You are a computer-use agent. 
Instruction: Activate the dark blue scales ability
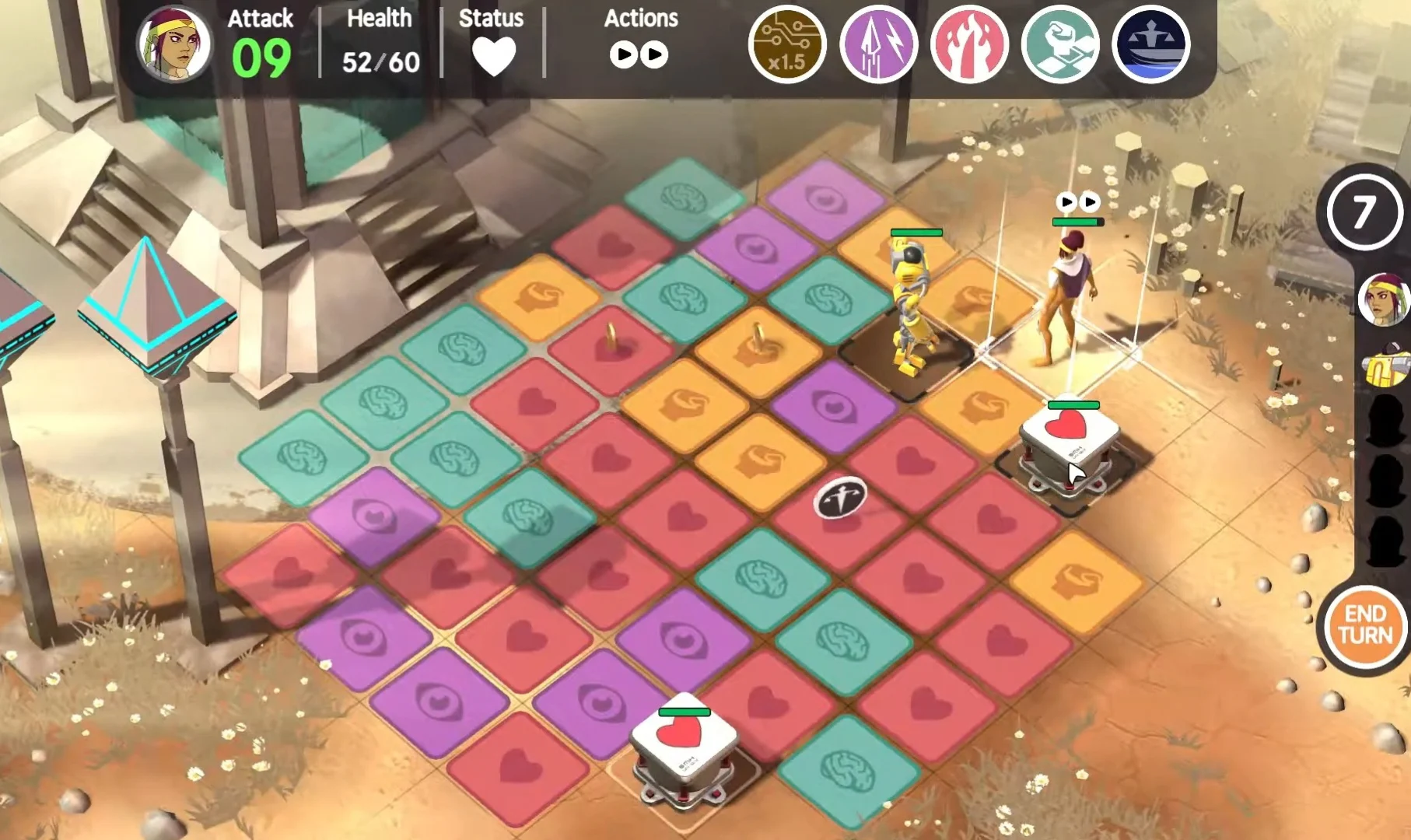point(1151,44)
